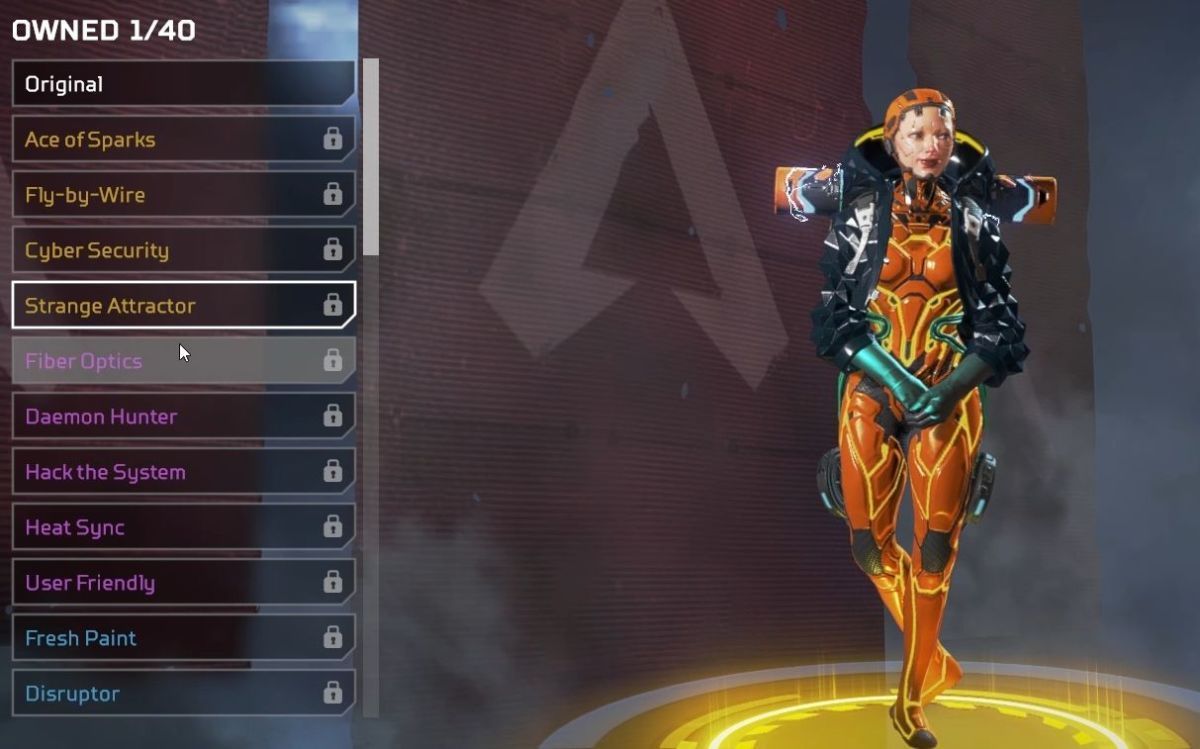Image resolution: width=1200 pixels, height=749 pixels.
Task: Click the Strange Attractor skin row
Action: pyautogui.click(x=183, y=306)
